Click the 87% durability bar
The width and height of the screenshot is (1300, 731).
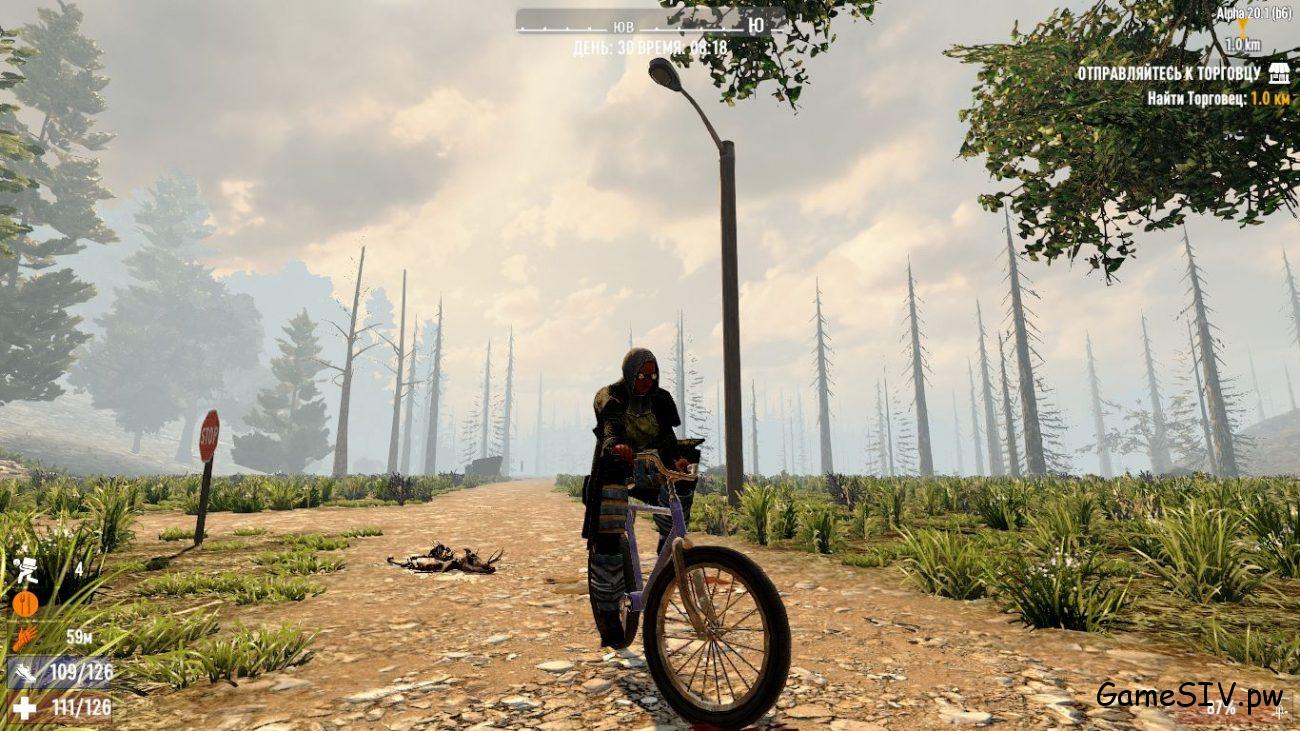click(x=1220, y=708)
